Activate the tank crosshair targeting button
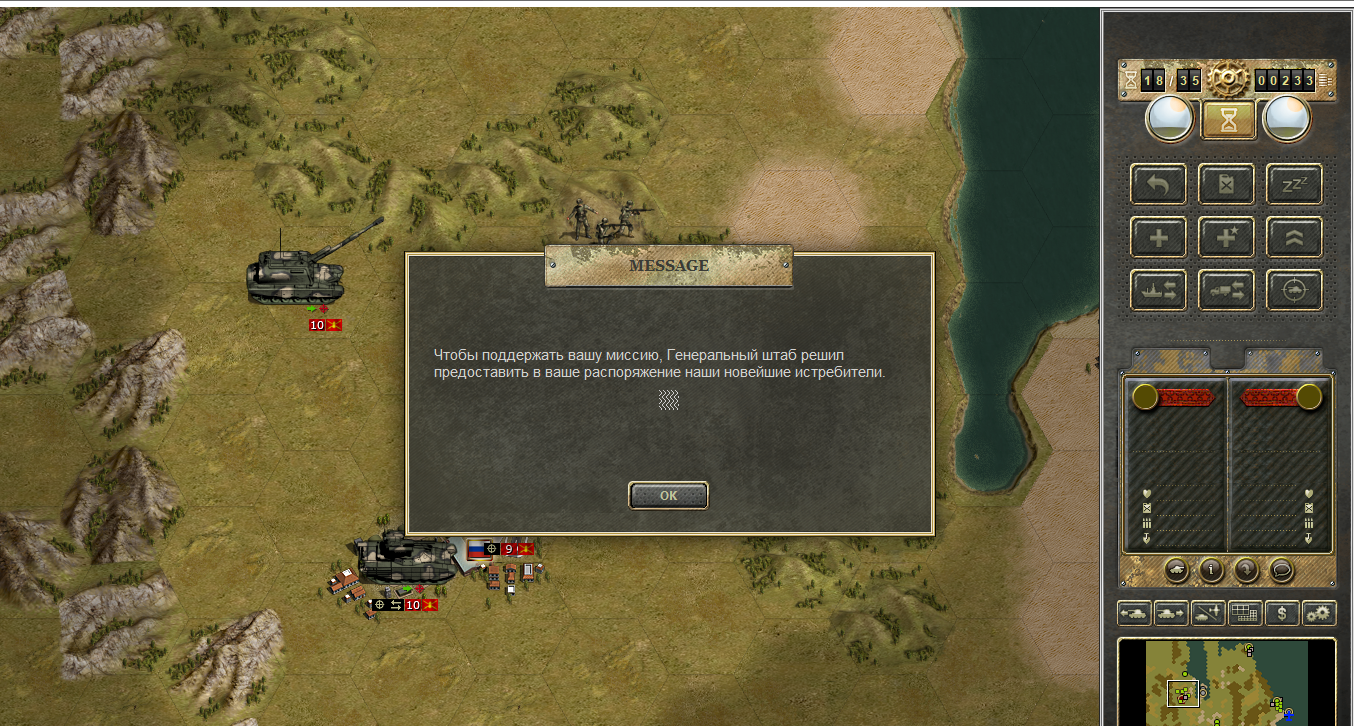This screenshot has width=1354, height=726. (x=1294, y=290)
